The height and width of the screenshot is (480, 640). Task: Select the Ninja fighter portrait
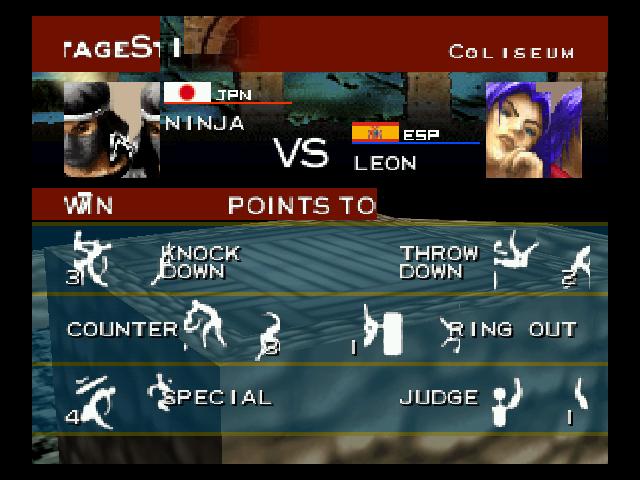point(112,129)
